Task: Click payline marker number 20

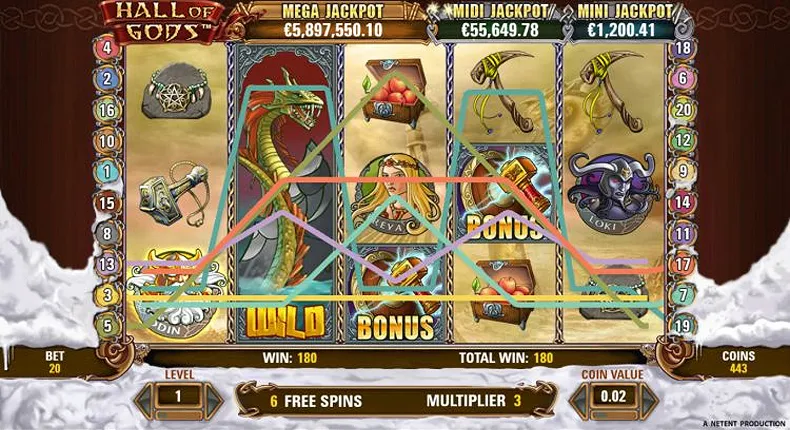Action: [x=683, y=110]
